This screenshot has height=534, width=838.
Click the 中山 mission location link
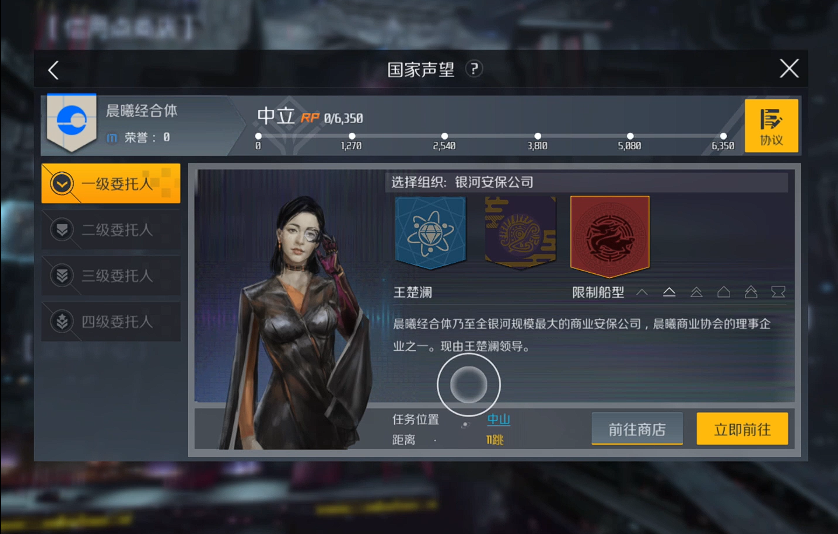498,420
